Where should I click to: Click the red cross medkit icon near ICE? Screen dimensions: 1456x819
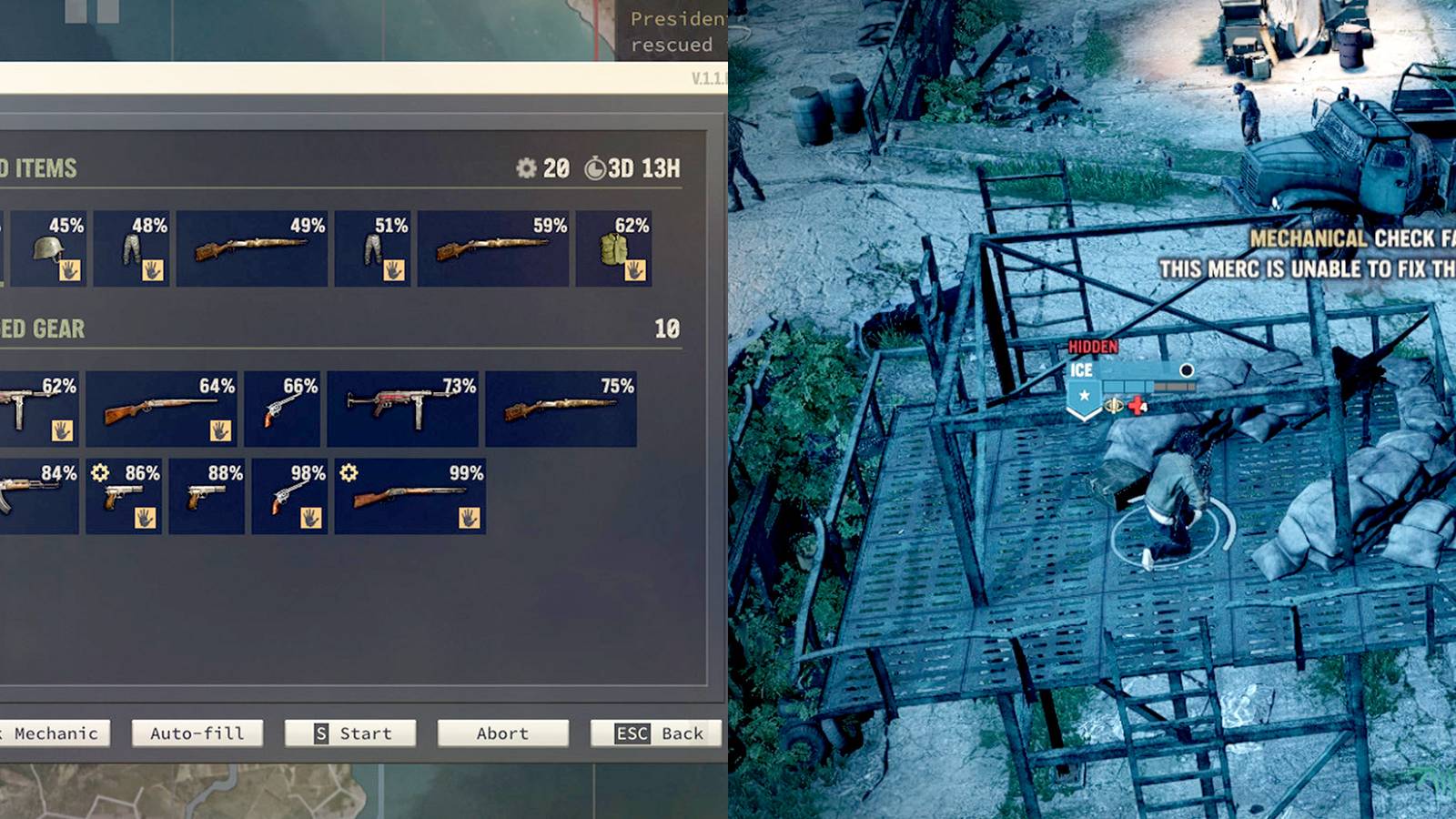[1136, 406]
